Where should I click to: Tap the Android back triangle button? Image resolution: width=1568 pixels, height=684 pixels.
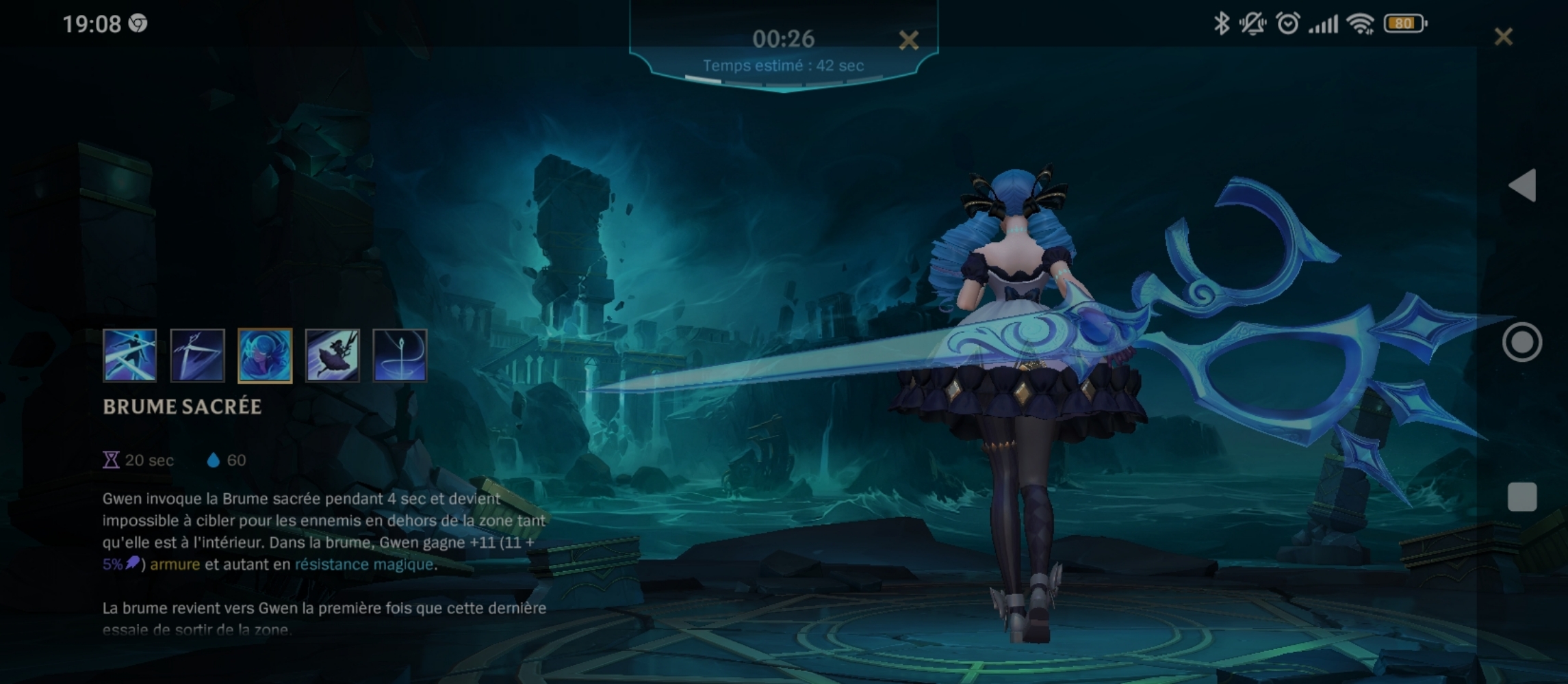(x=1522, y=185)
